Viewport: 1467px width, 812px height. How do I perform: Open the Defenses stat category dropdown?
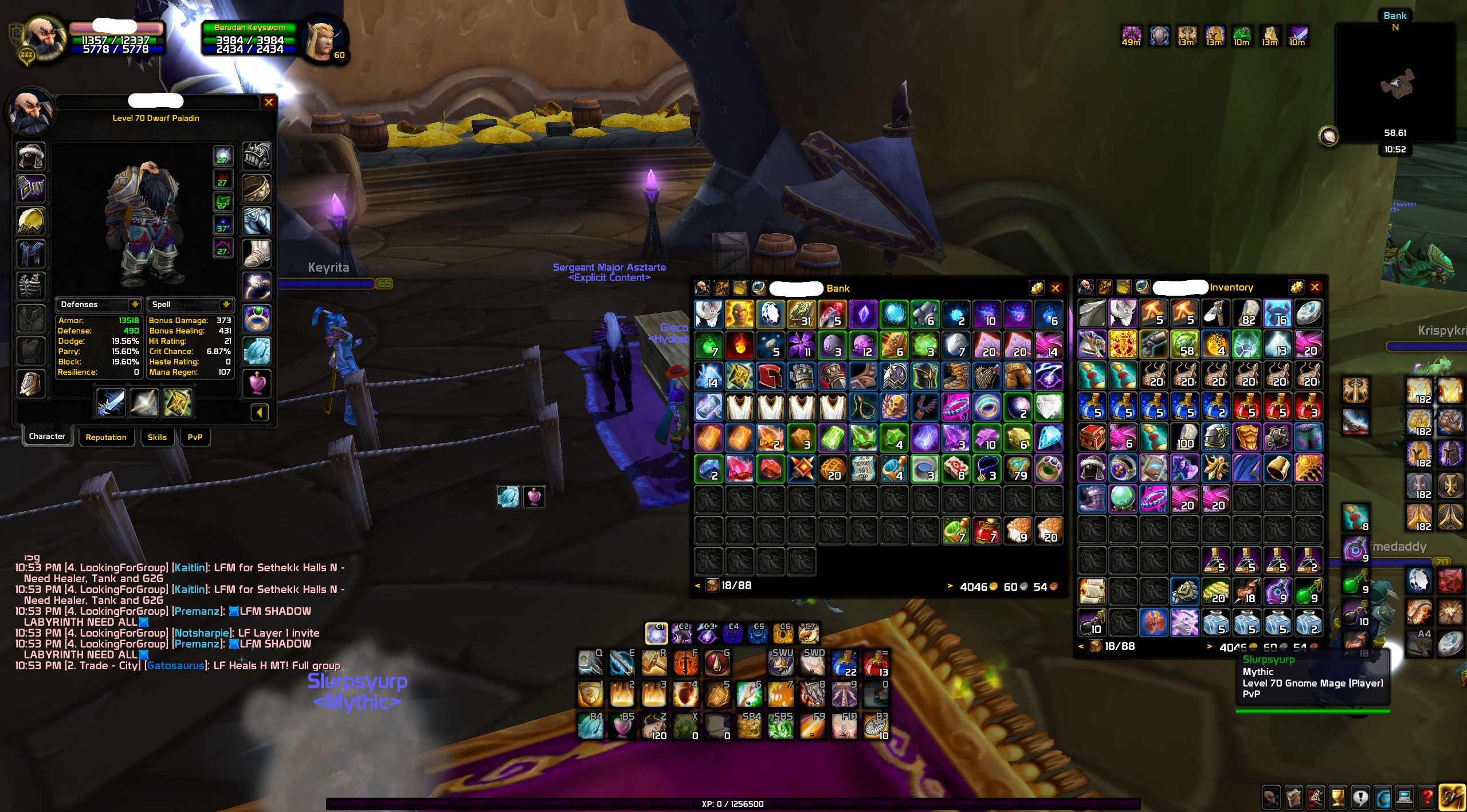click(x=135, y=304)
